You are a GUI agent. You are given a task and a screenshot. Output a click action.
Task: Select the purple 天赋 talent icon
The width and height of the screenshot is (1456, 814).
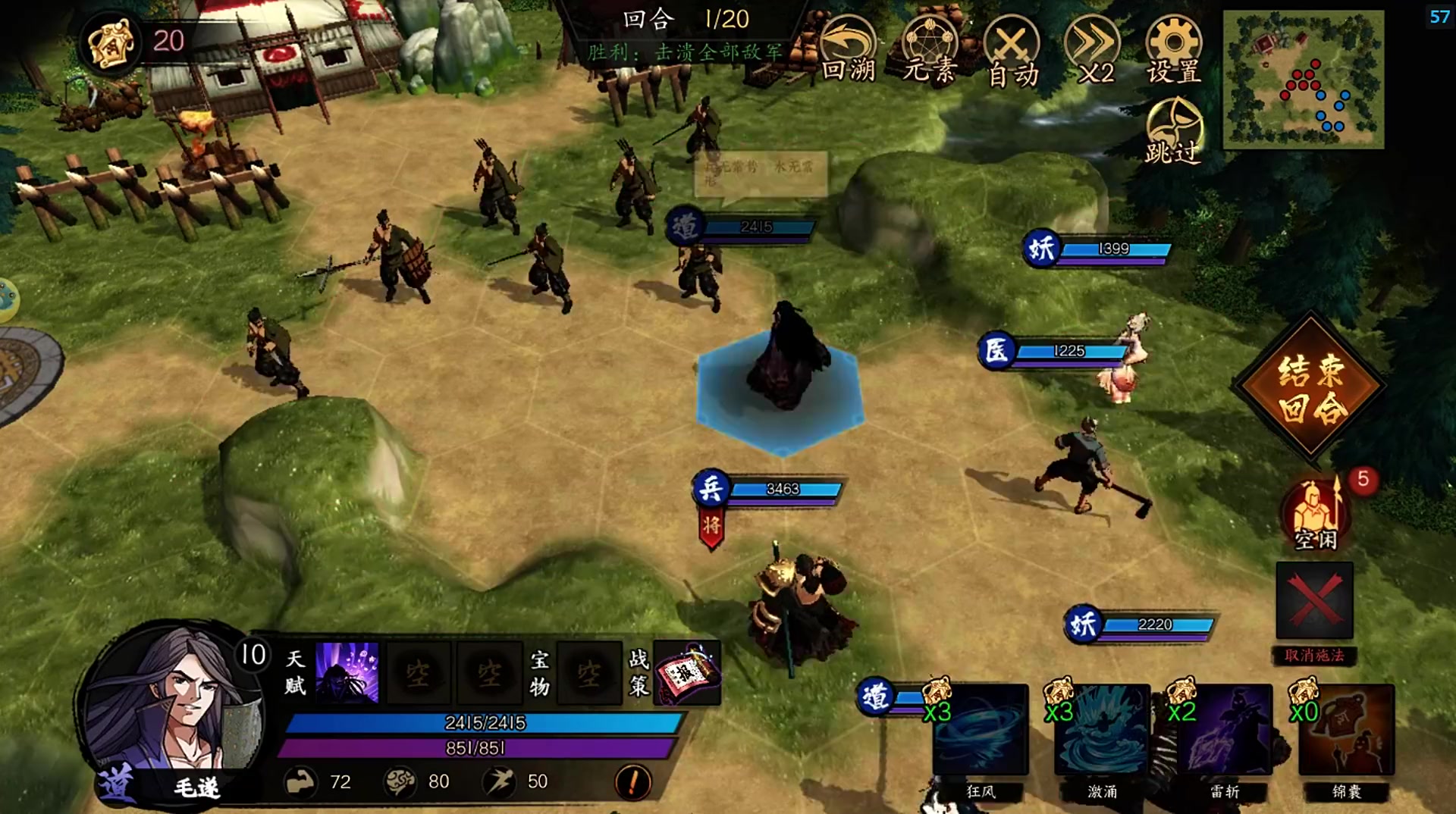point(347,672)
